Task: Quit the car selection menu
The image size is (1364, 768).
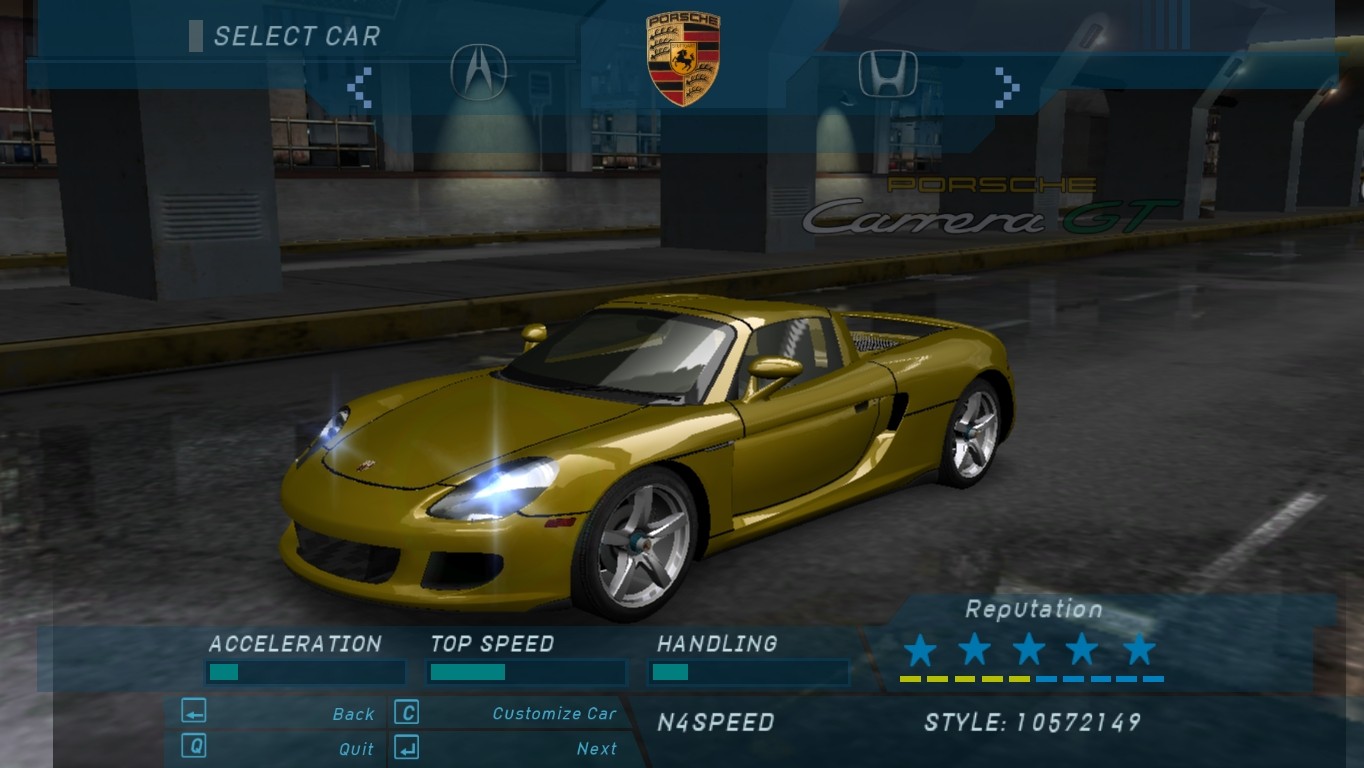Action: (356, 748)
